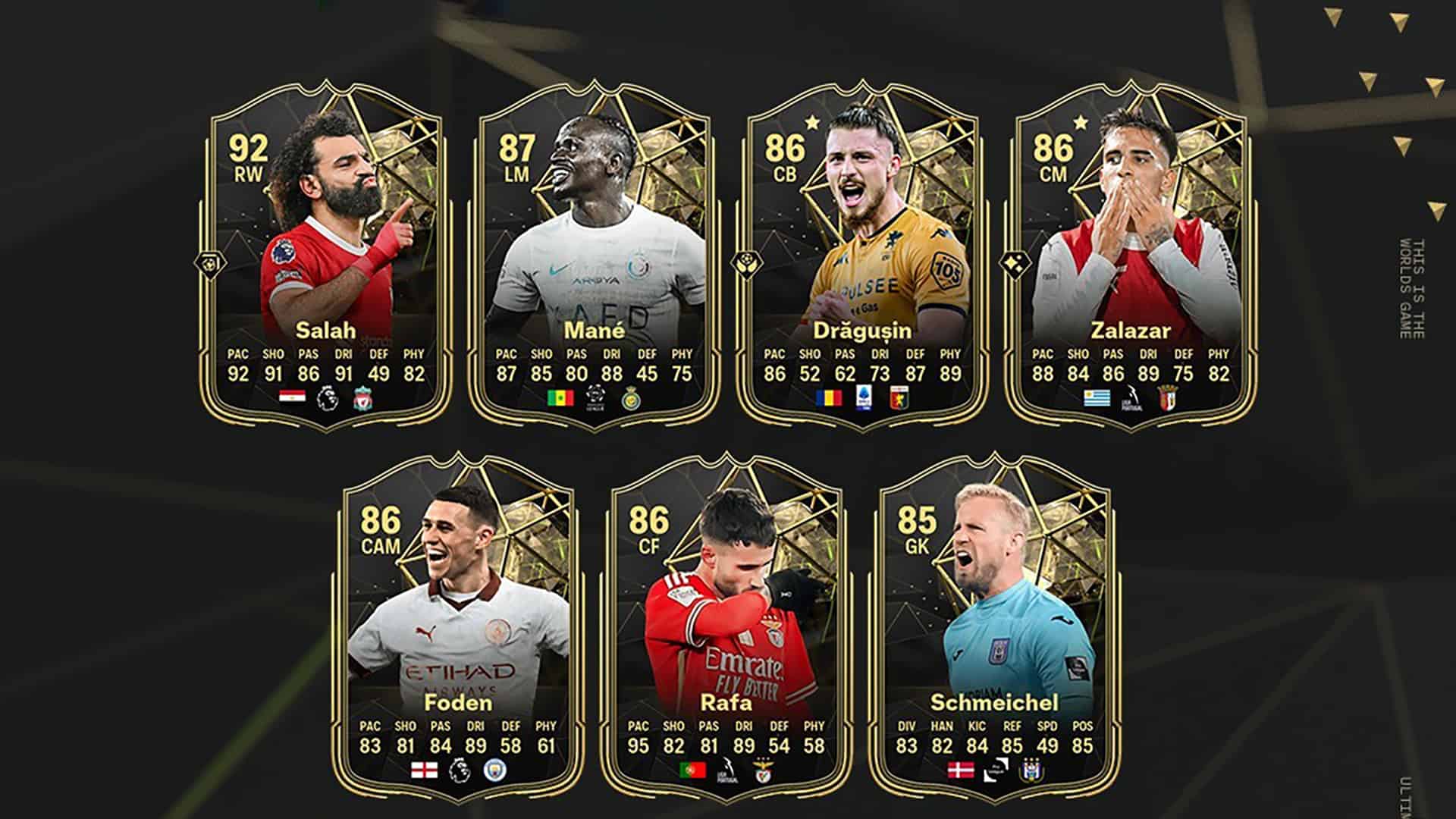Click the Denmark flag on Schmeichel's card
This screenshot has height=819, width=1456.
960,771
